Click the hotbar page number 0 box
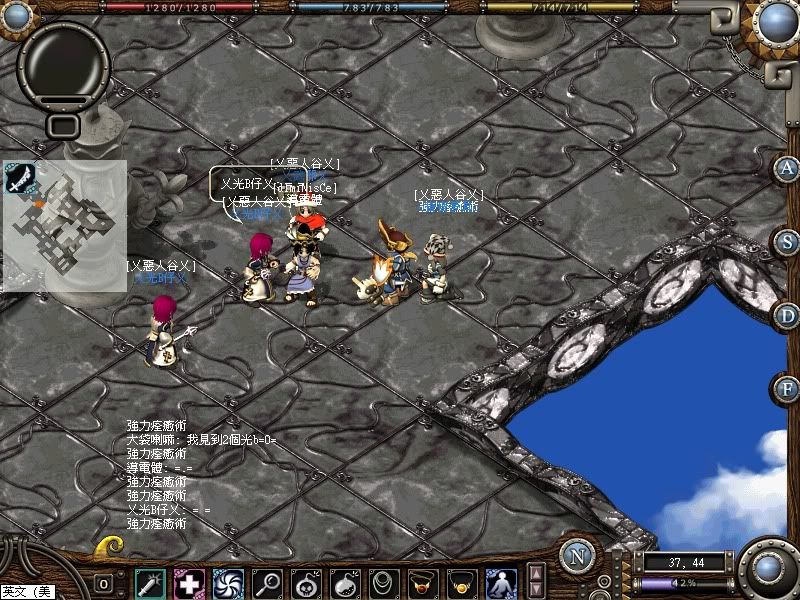Viewport: 800px width, 600px height. click(x=104, y=583)
